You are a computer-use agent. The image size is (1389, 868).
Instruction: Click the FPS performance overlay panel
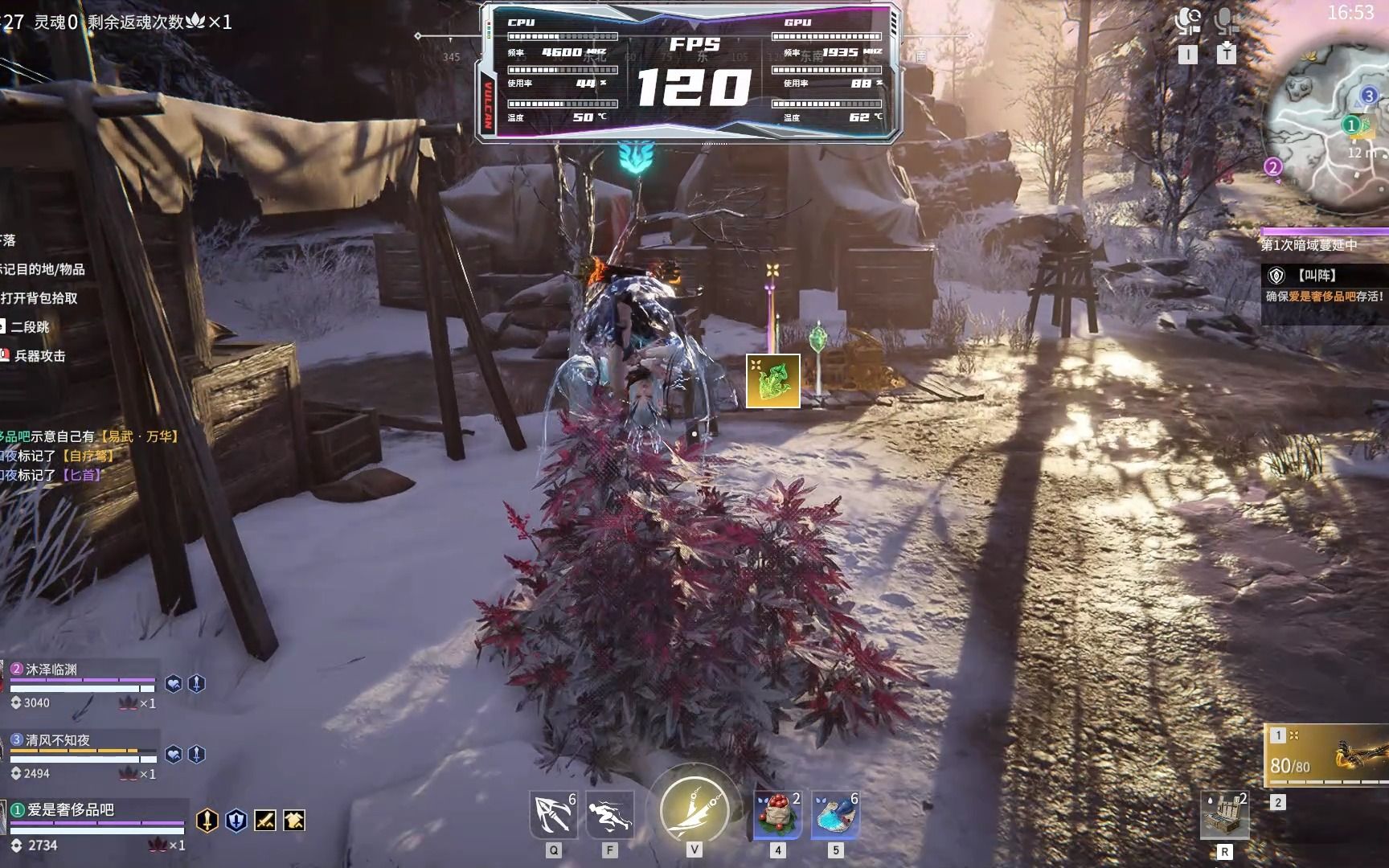(x=691, y=72)
